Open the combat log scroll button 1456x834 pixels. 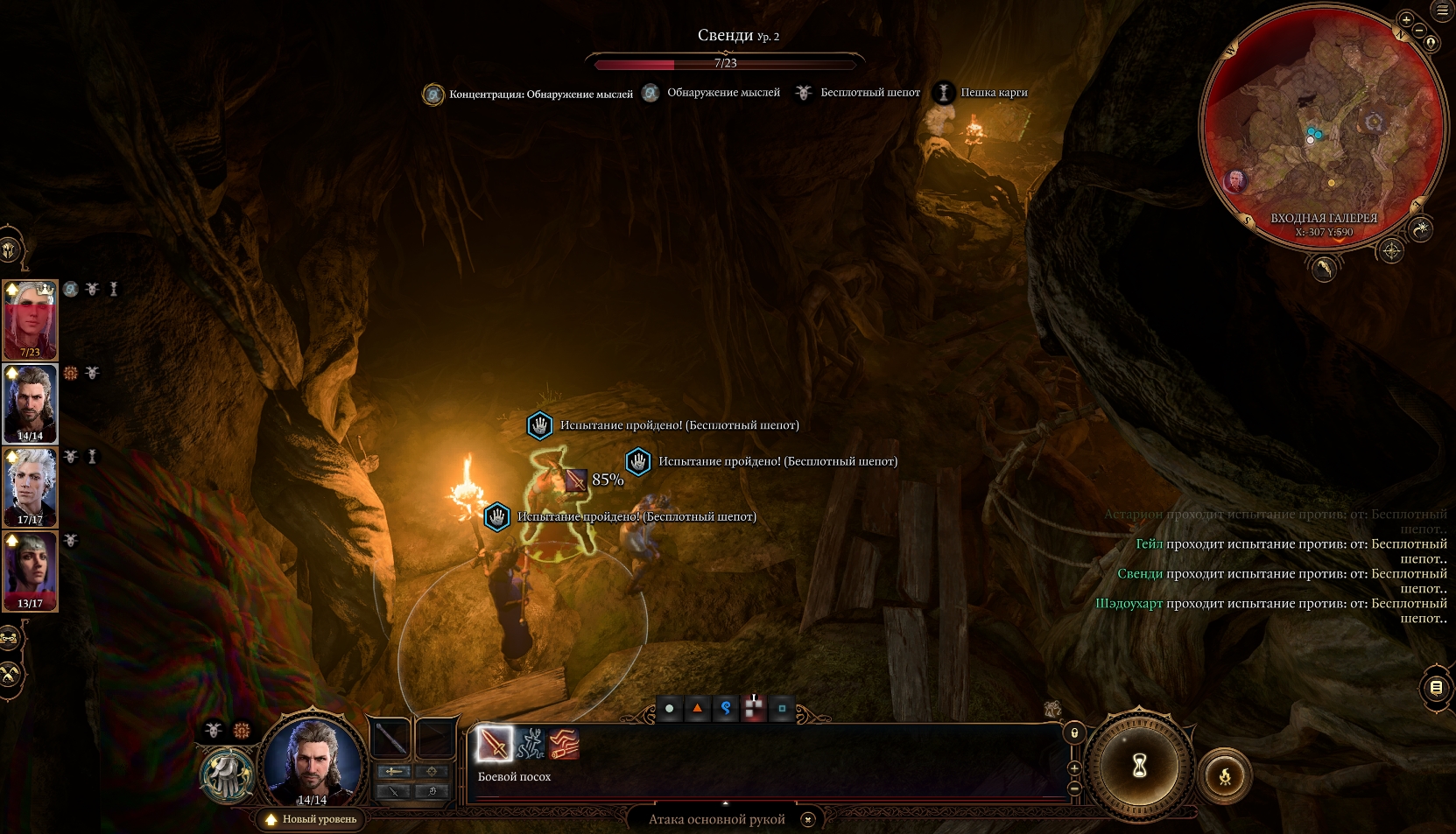coord(1436,688)
